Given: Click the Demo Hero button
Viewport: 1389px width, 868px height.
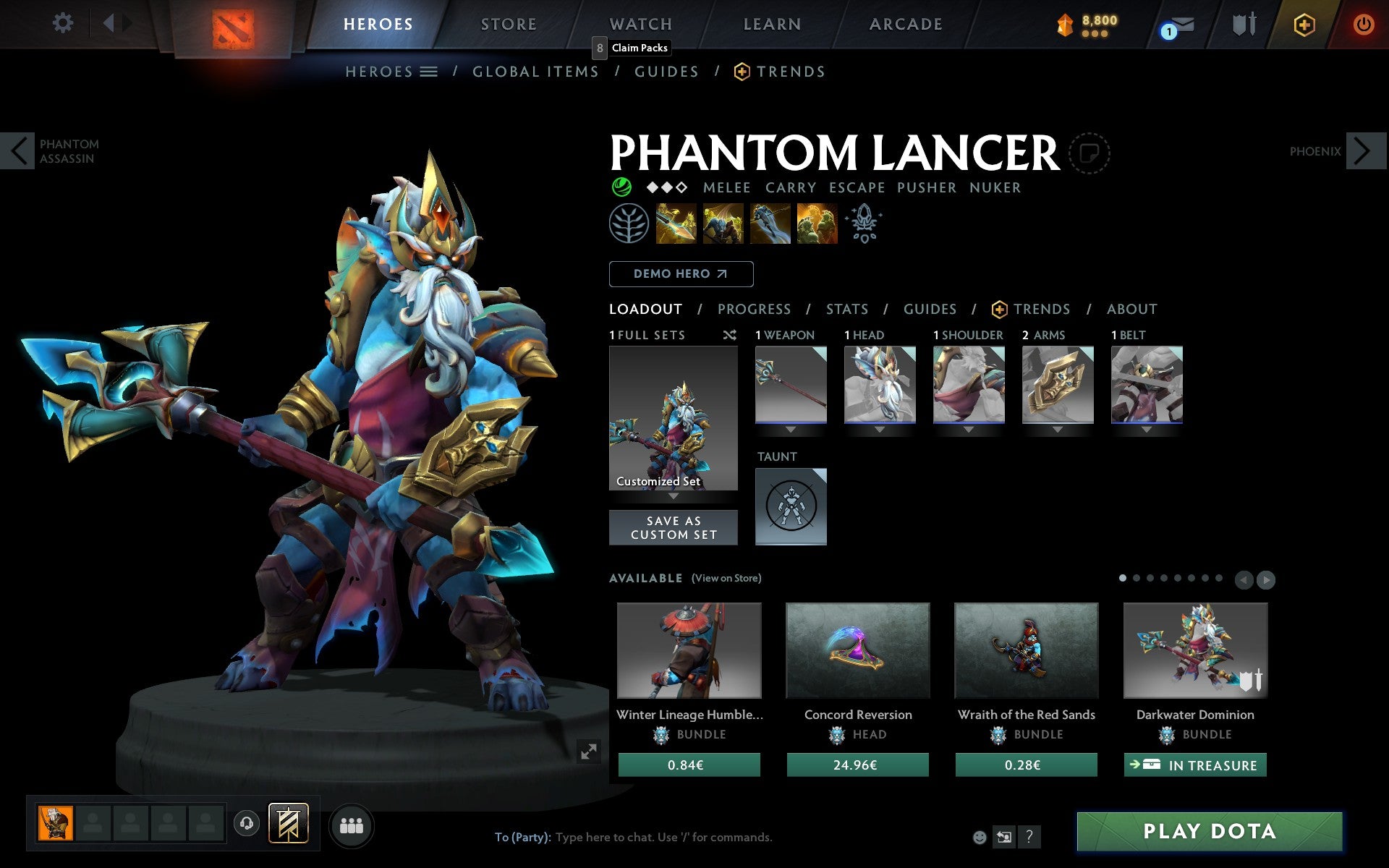Looking at the screenshot, I should [x=681, y=273].
